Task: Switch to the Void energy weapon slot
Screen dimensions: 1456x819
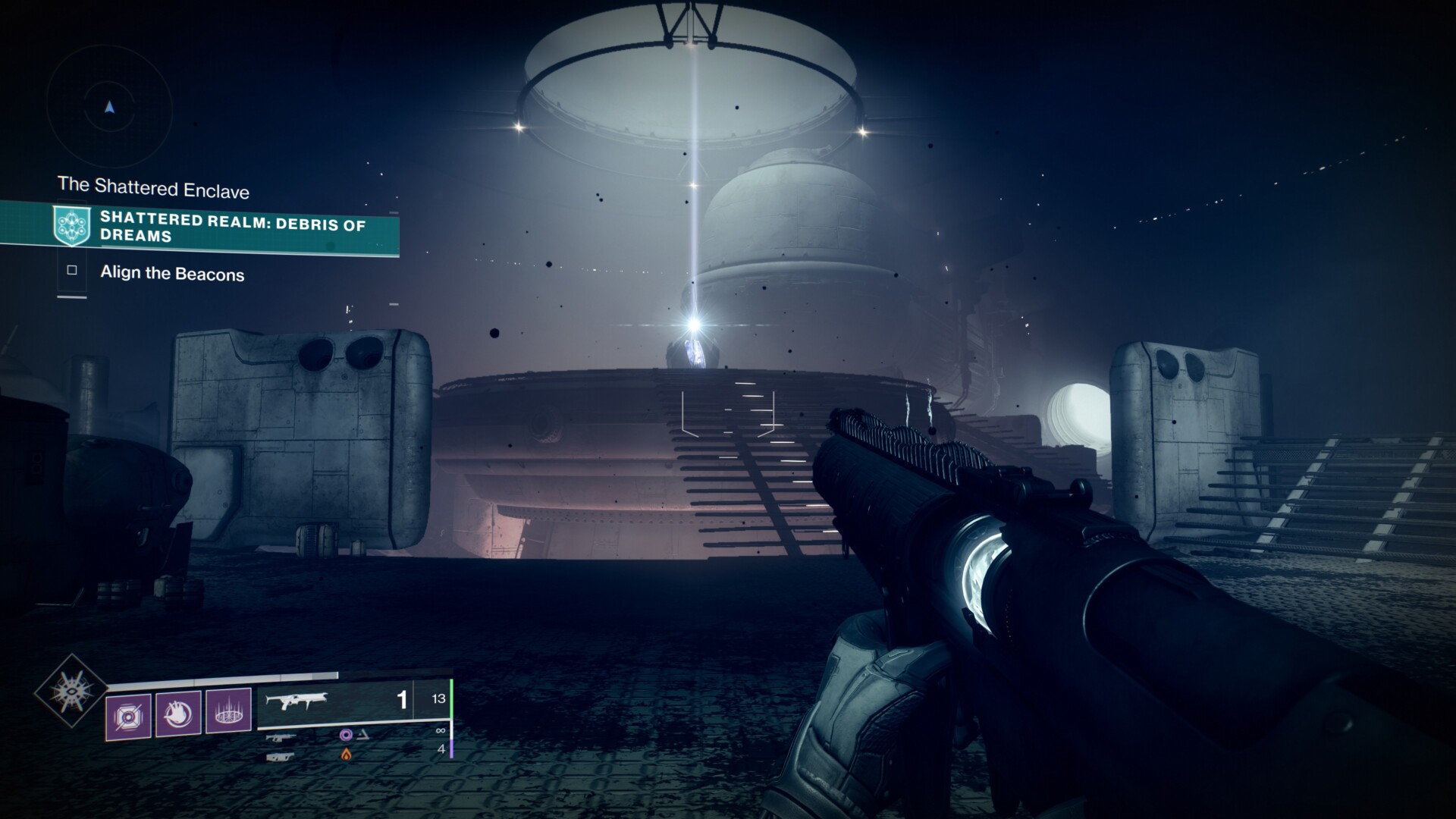Action: coord(281,736)
